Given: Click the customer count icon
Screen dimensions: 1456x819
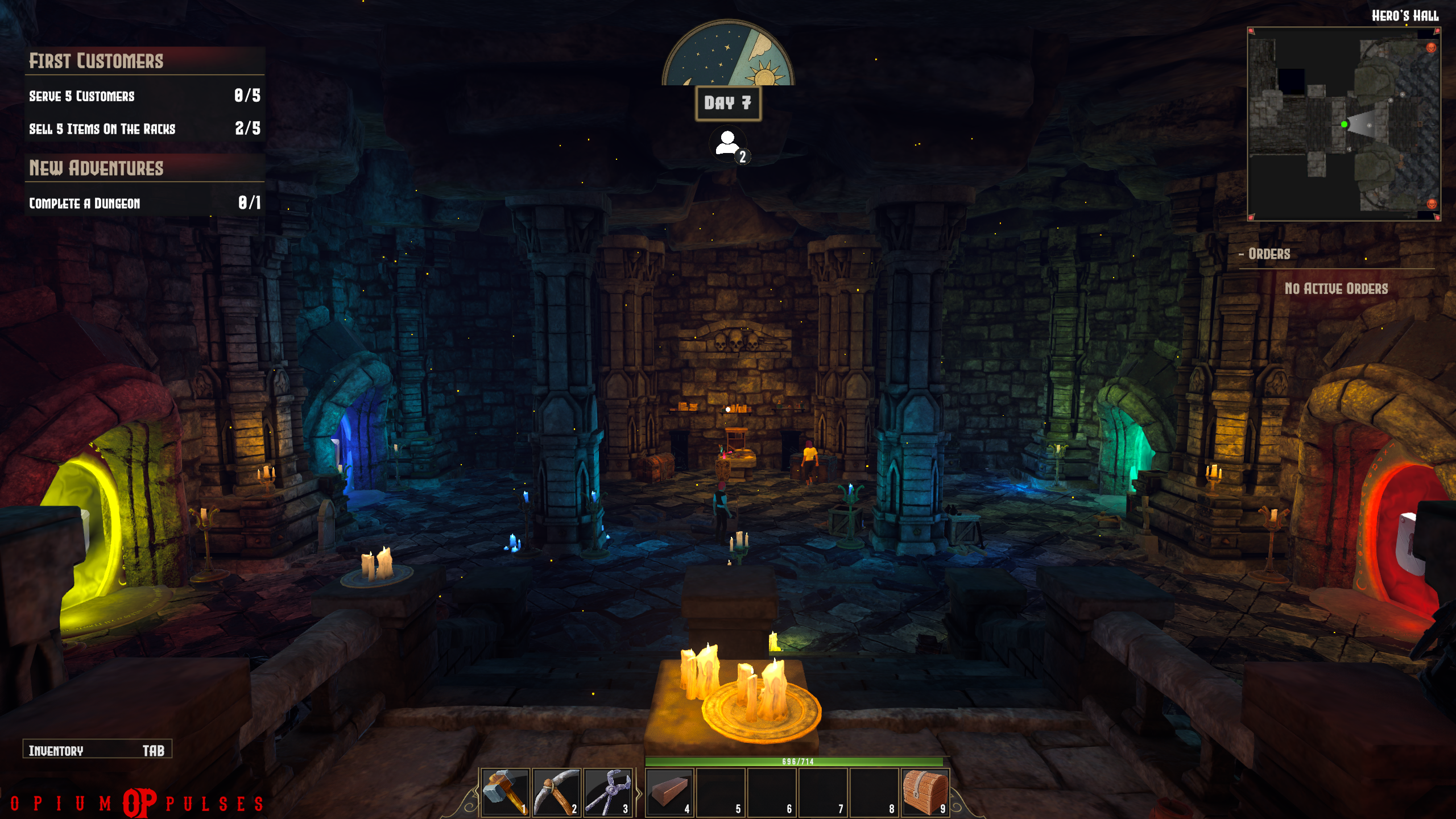Looking at the screenshot, I should tap(729, 144).
